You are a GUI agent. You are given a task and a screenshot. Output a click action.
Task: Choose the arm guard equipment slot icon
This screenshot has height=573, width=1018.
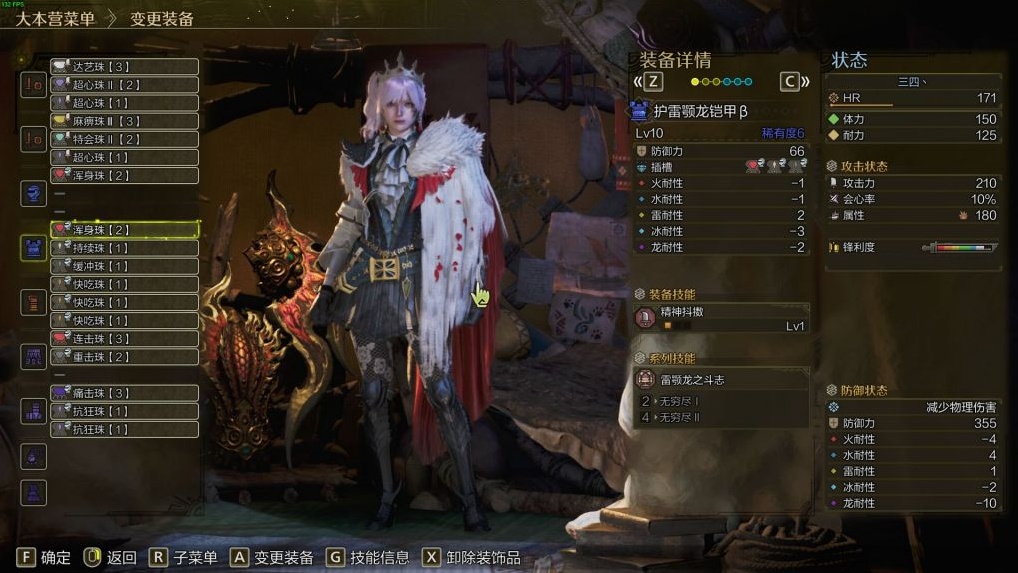[x=34, y=302]
